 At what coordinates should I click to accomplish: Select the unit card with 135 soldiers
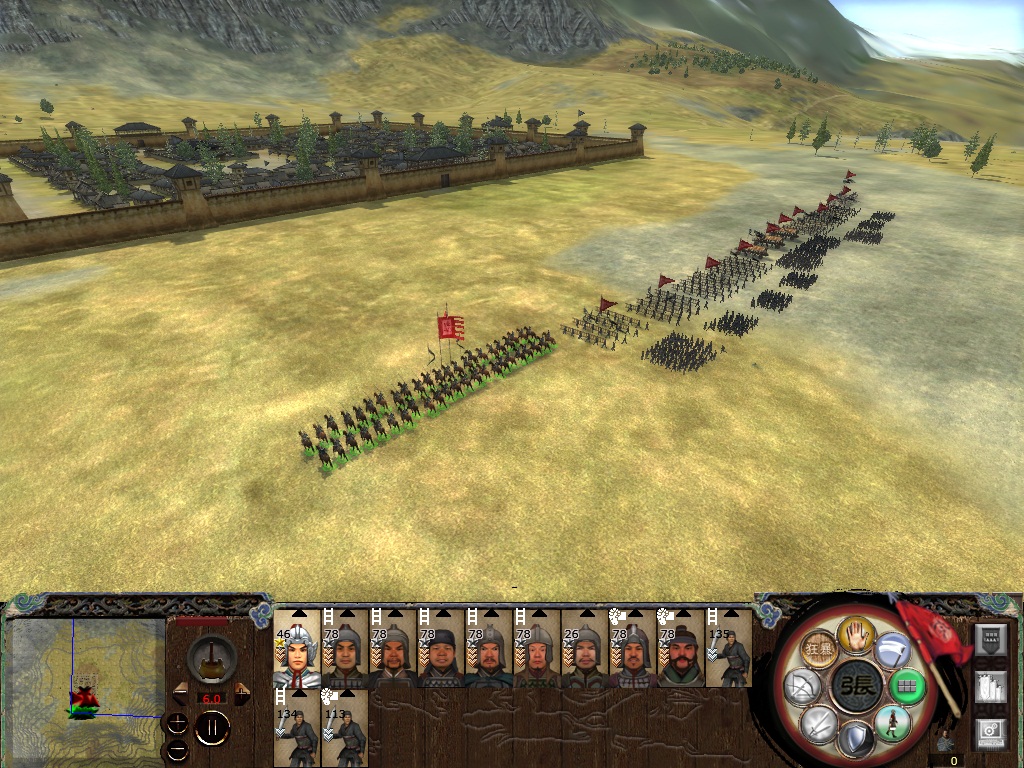click(729, 649)
